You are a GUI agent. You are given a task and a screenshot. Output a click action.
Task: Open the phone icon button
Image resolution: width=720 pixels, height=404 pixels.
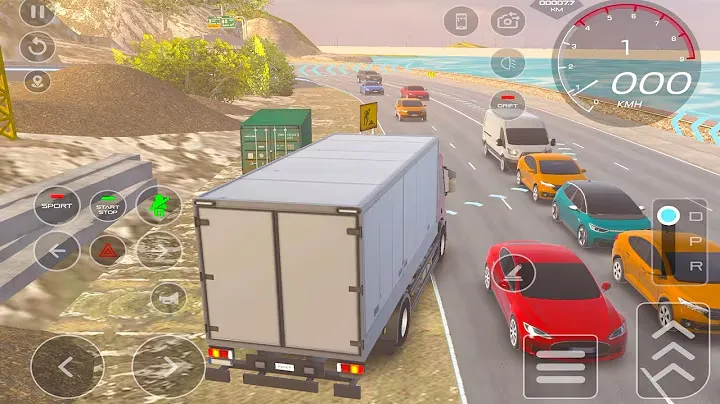pos(461,21)
